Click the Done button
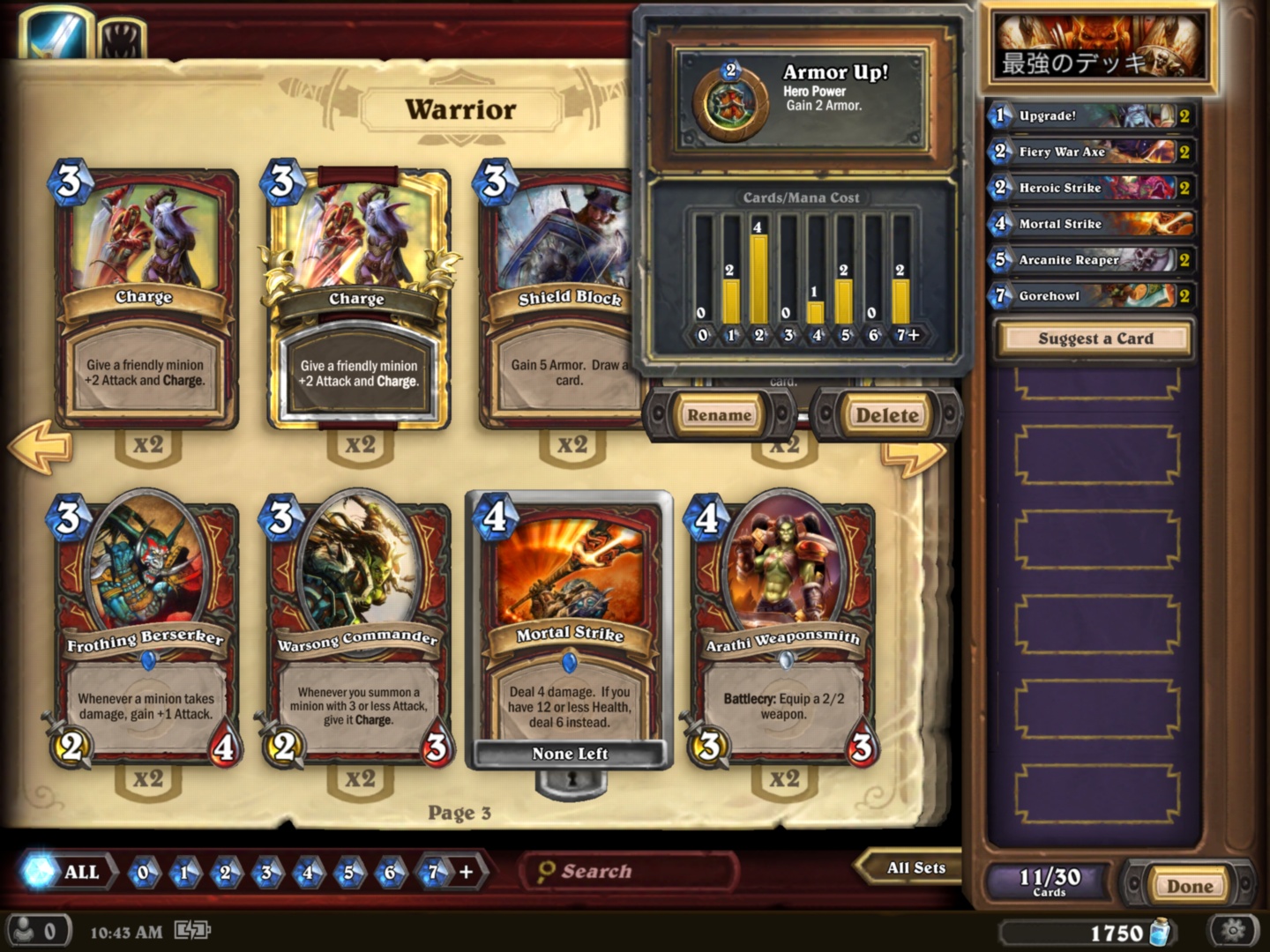This screenshot has height=952, width=1270. (x=1189, y=886)
